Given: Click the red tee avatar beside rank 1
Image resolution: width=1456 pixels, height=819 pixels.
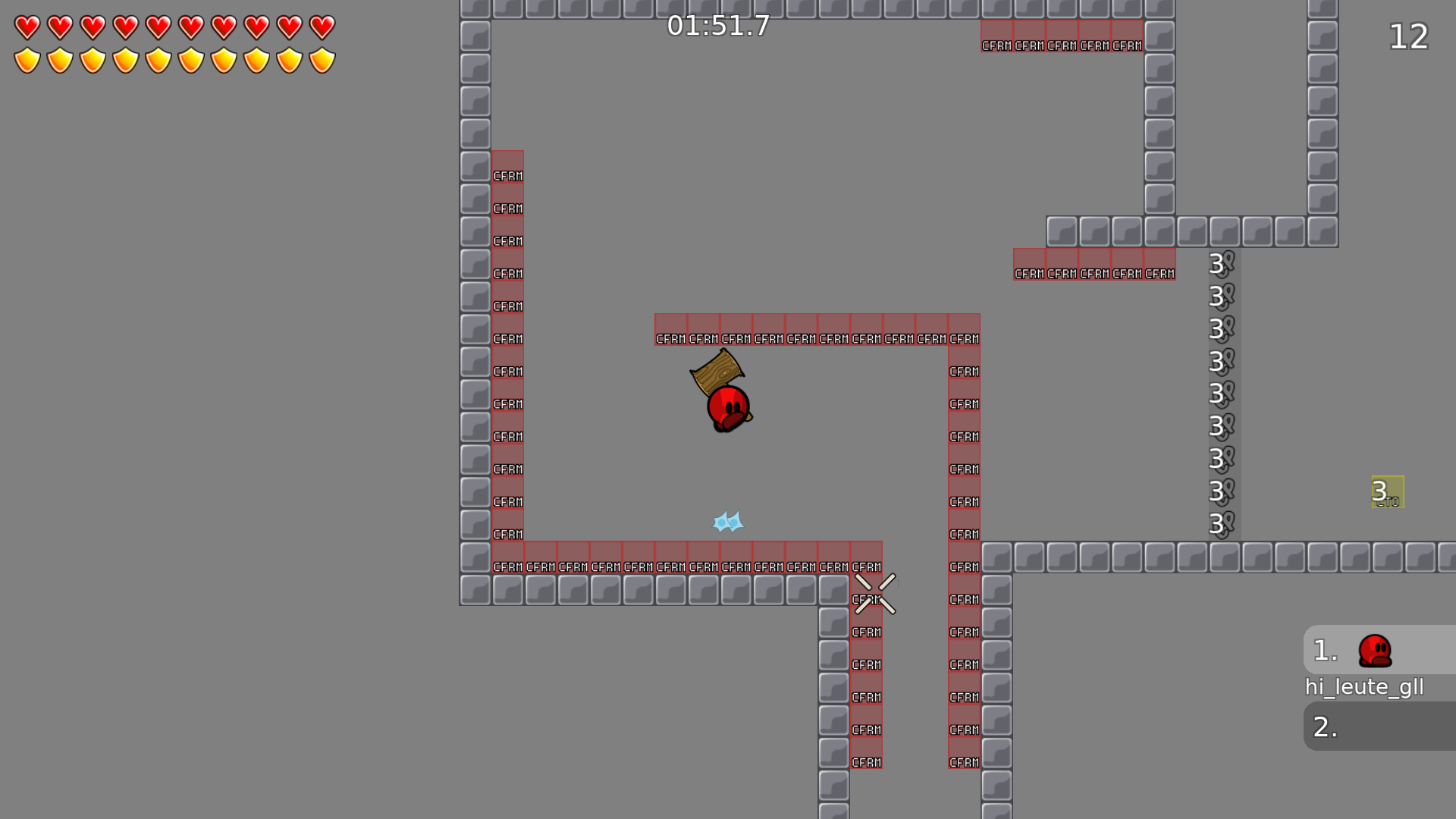Looking at the screenshot, I should (1375, 652).
